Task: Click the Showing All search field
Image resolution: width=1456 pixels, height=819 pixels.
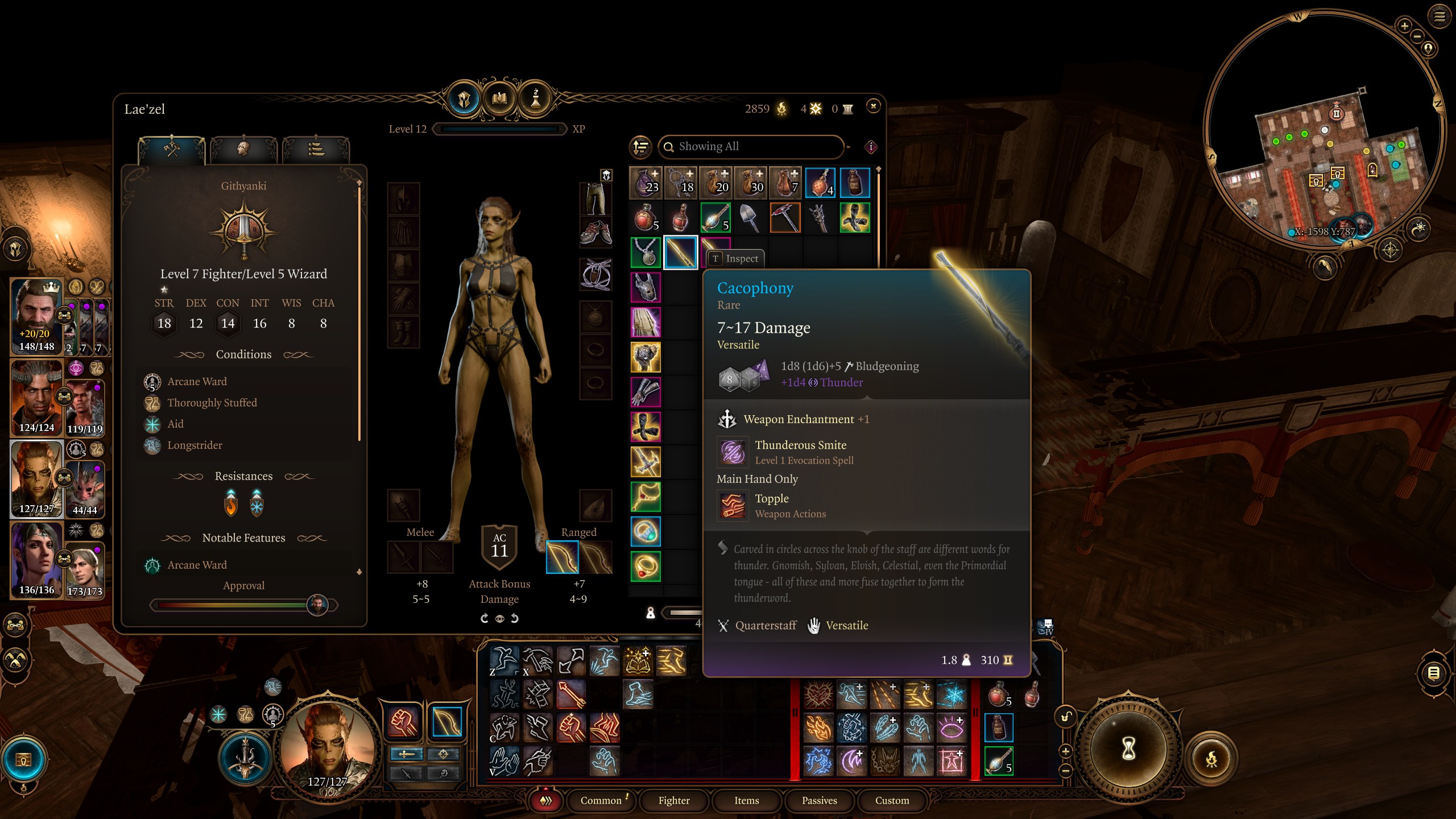Action: 751,147
